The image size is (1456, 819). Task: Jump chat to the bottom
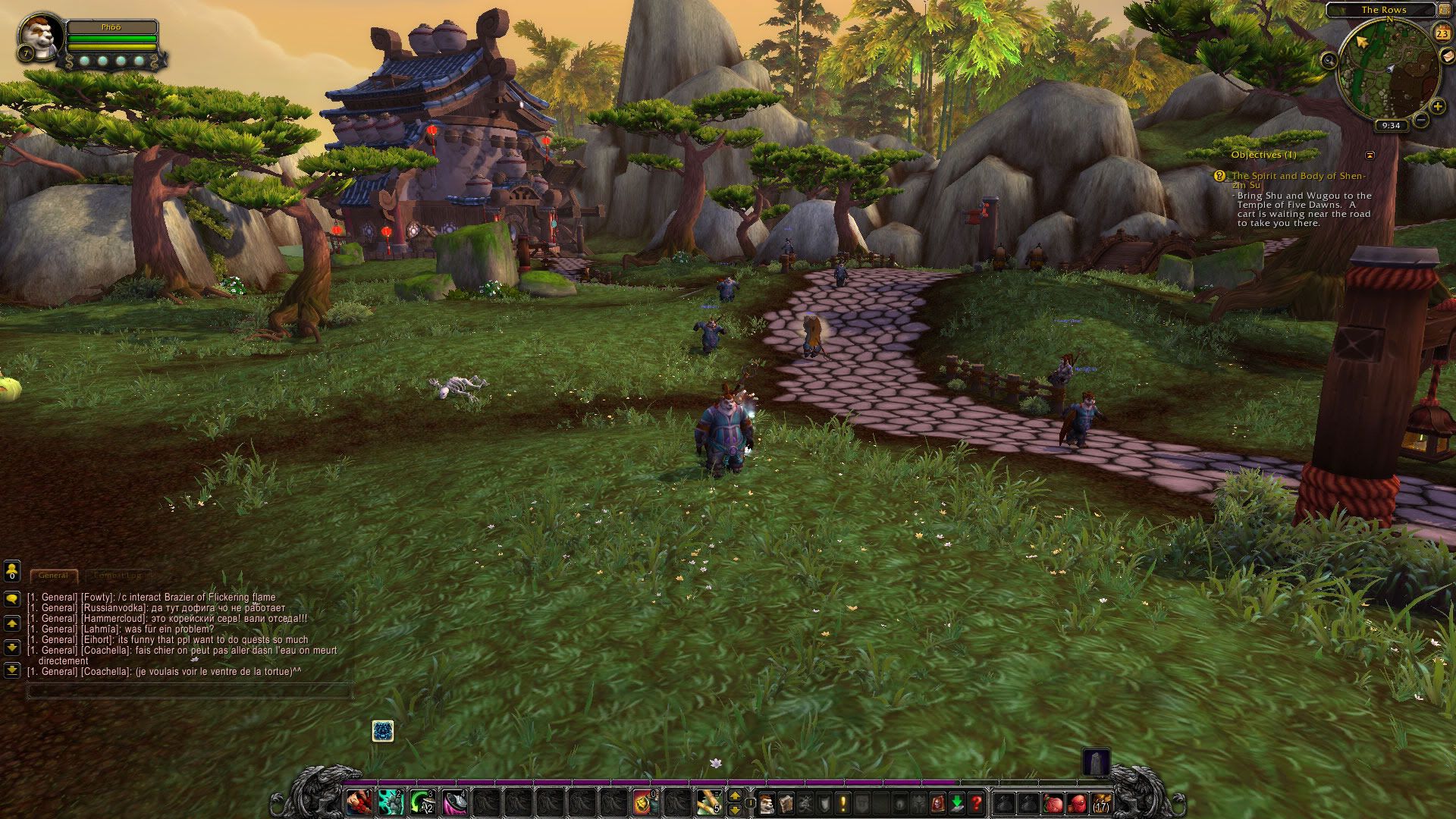coord(11,670)
